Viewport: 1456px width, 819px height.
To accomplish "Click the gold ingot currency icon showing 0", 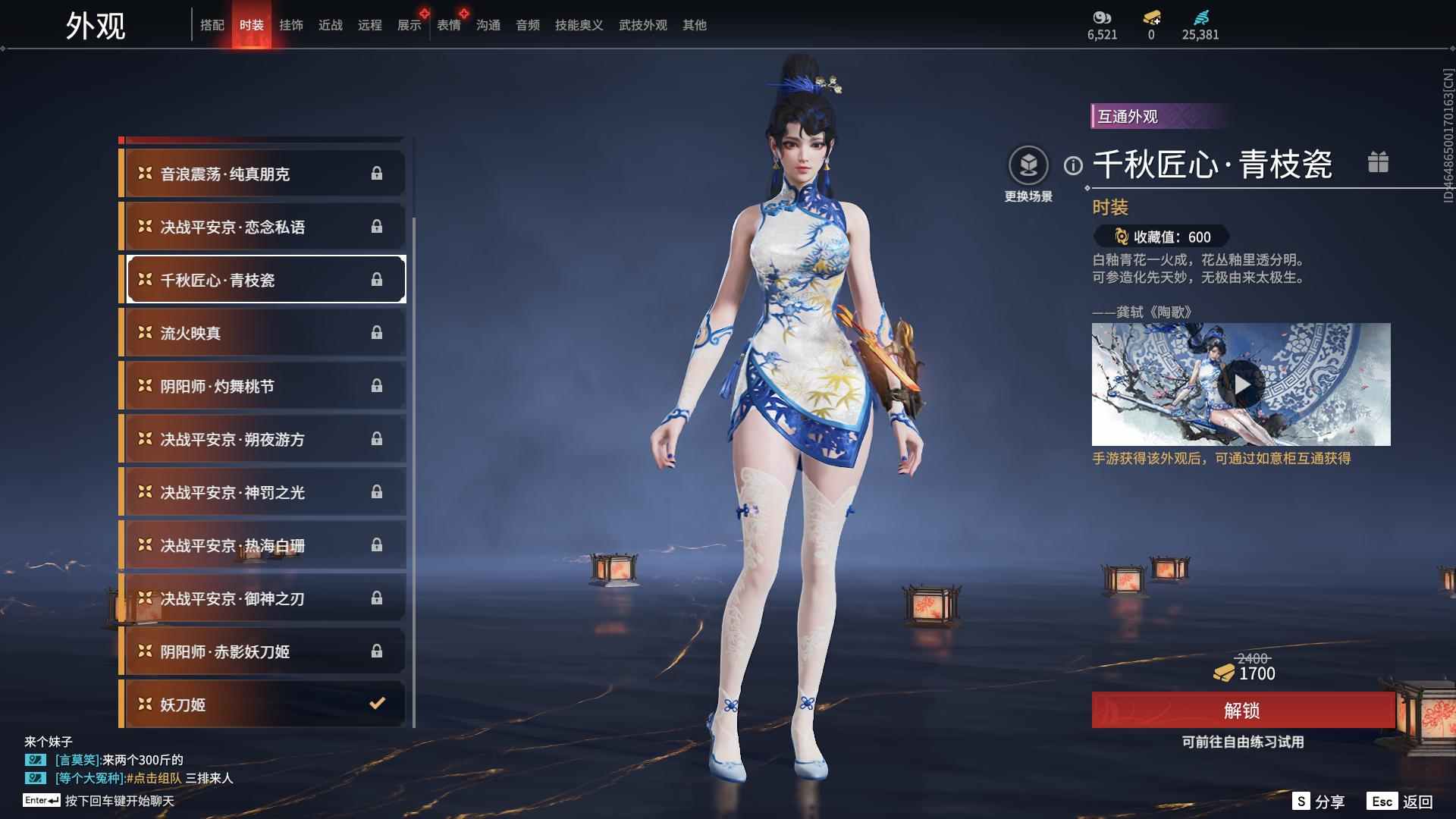I will pyautogui.click(x=1150, y=18).
